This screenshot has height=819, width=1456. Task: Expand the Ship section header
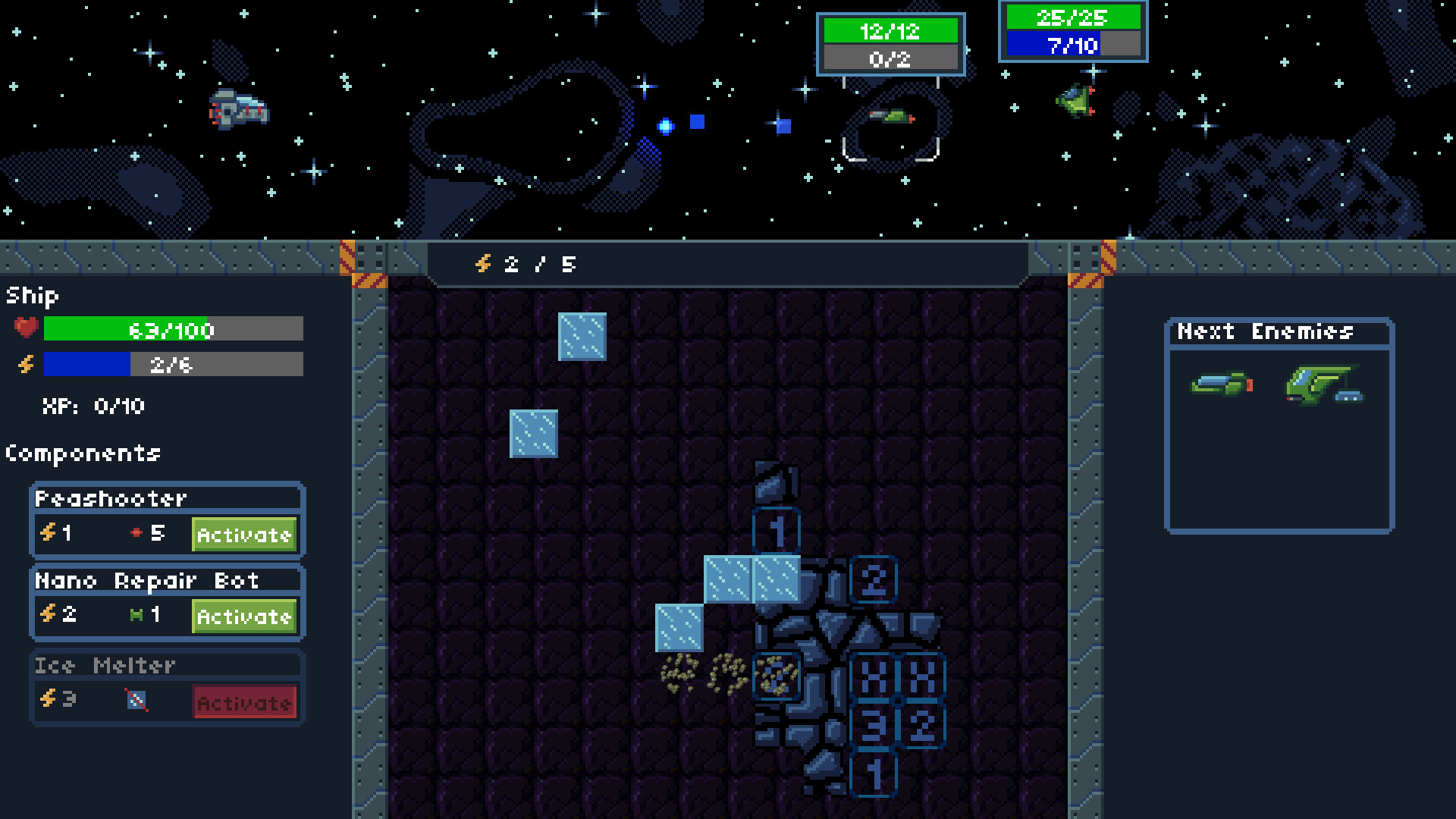point(30,297)
